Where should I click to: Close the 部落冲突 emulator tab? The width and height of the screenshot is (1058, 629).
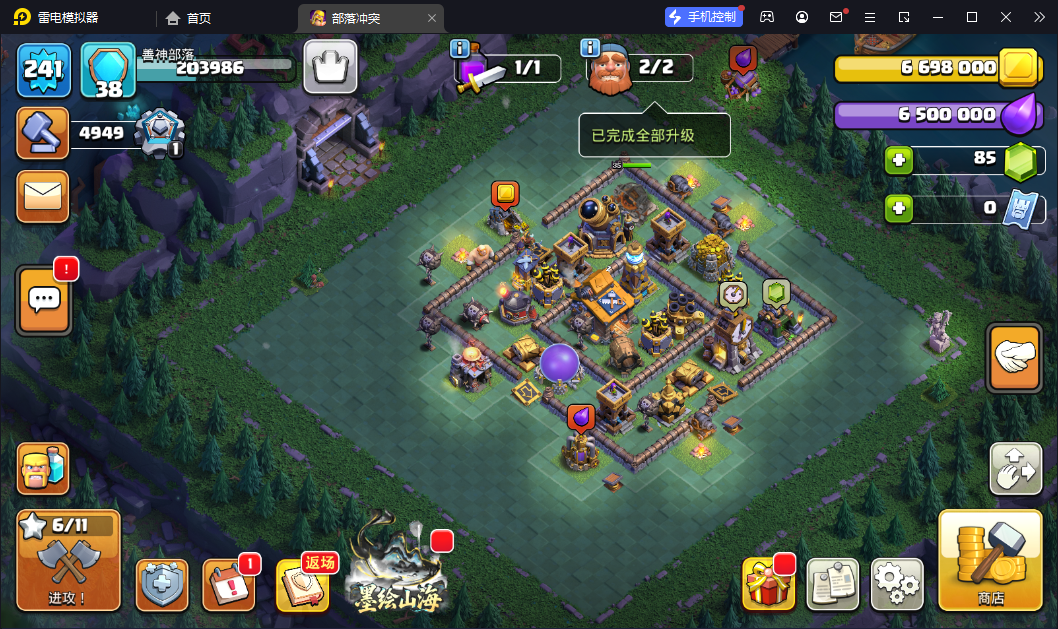click(432, 18)
